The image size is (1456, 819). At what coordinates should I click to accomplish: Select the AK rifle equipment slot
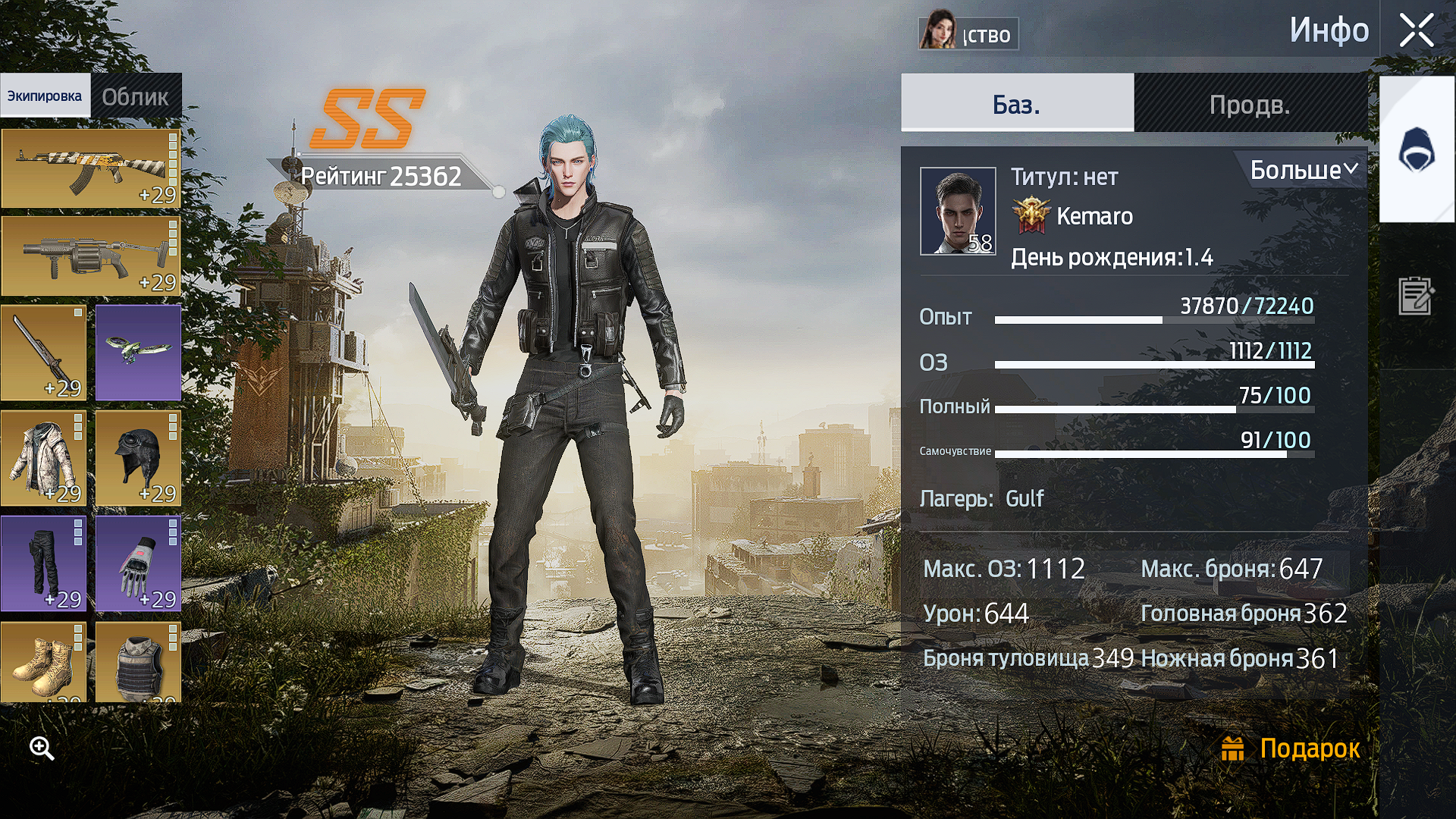(x=90, y=168)
